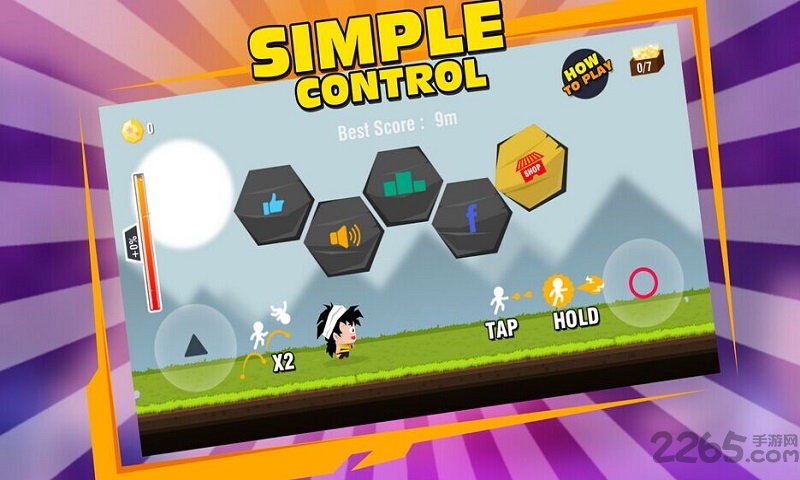Open the Facebook hexagon button
This screenshot has height=480, width=800.
[472, 218]
